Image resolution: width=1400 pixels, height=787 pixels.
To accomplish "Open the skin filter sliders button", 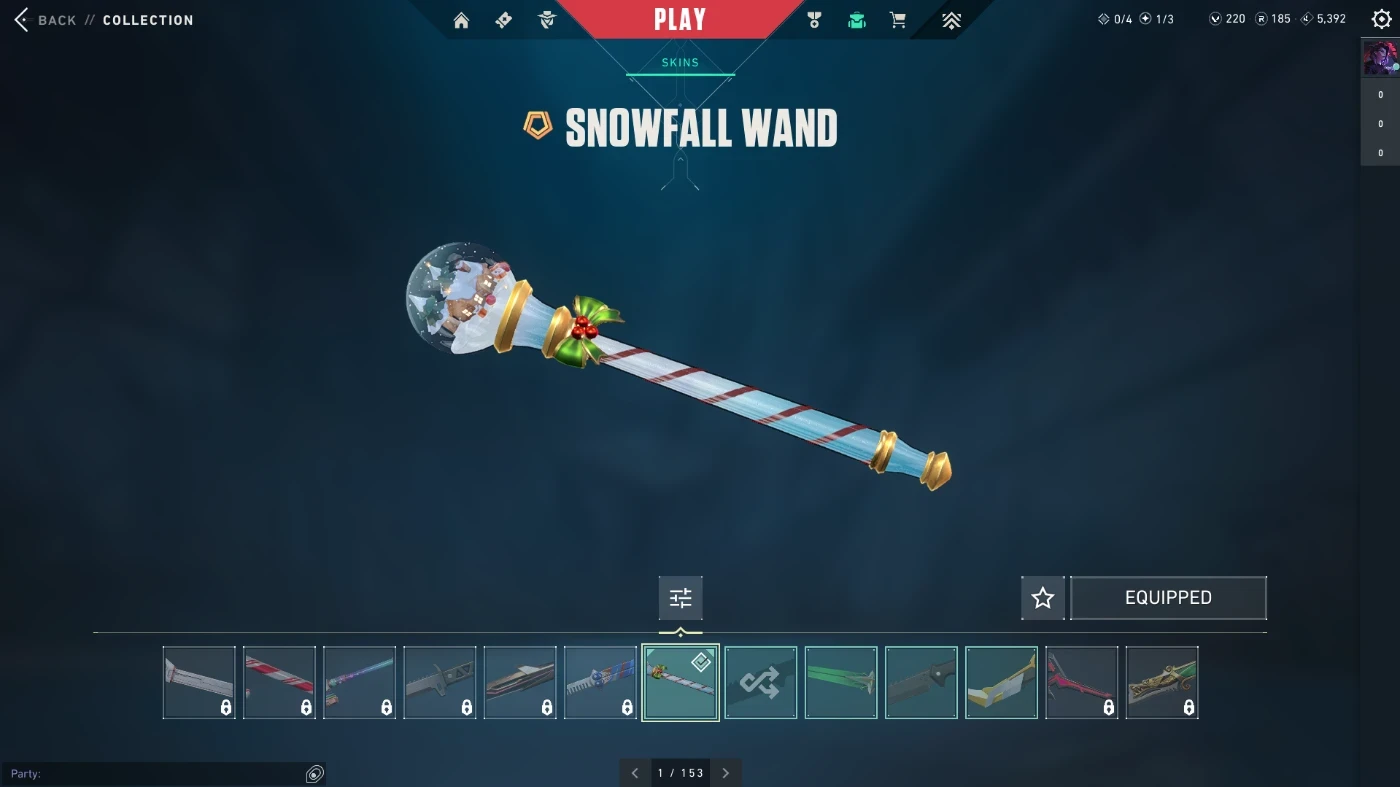I will point(681,598).
